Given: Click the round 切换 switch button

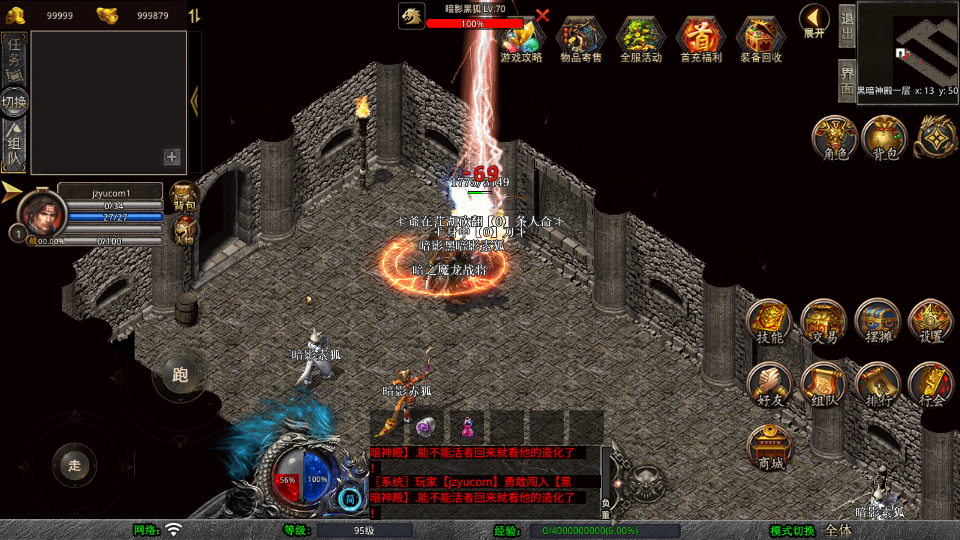Looking at the screenshot, I should tap(15, 101).
